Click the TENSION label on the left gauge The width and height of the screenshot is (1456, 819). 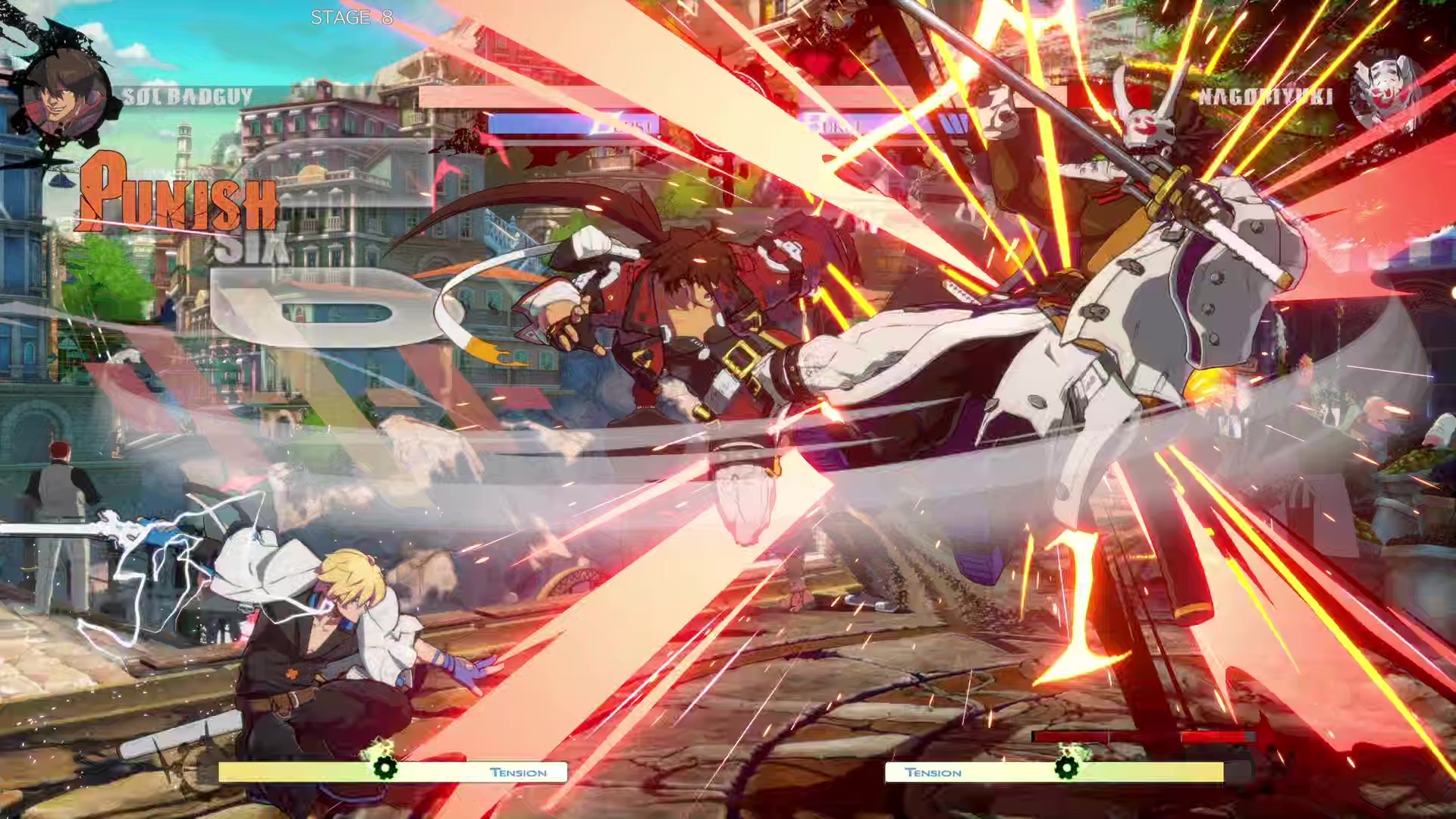[x=519, y=772]
